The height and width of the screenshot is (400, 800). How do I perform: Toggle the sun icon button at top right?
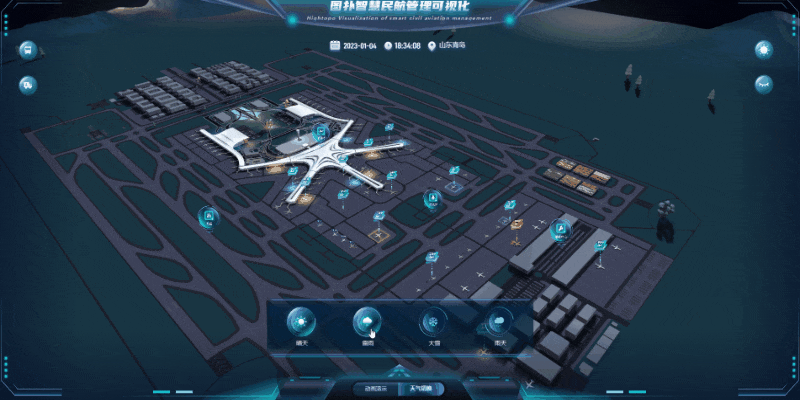[x=765, y=49]
